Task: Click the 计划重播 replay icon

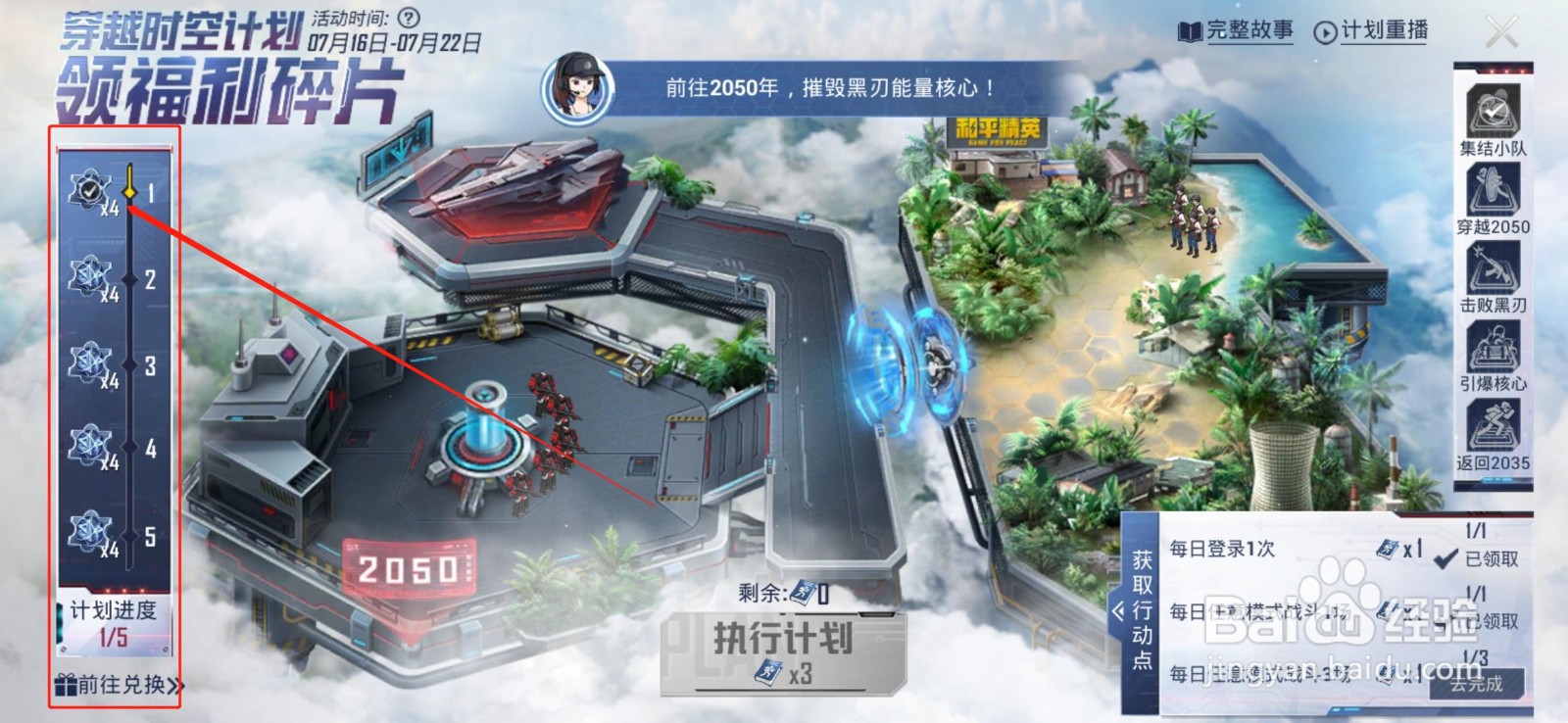Action: click(1328, 32)
